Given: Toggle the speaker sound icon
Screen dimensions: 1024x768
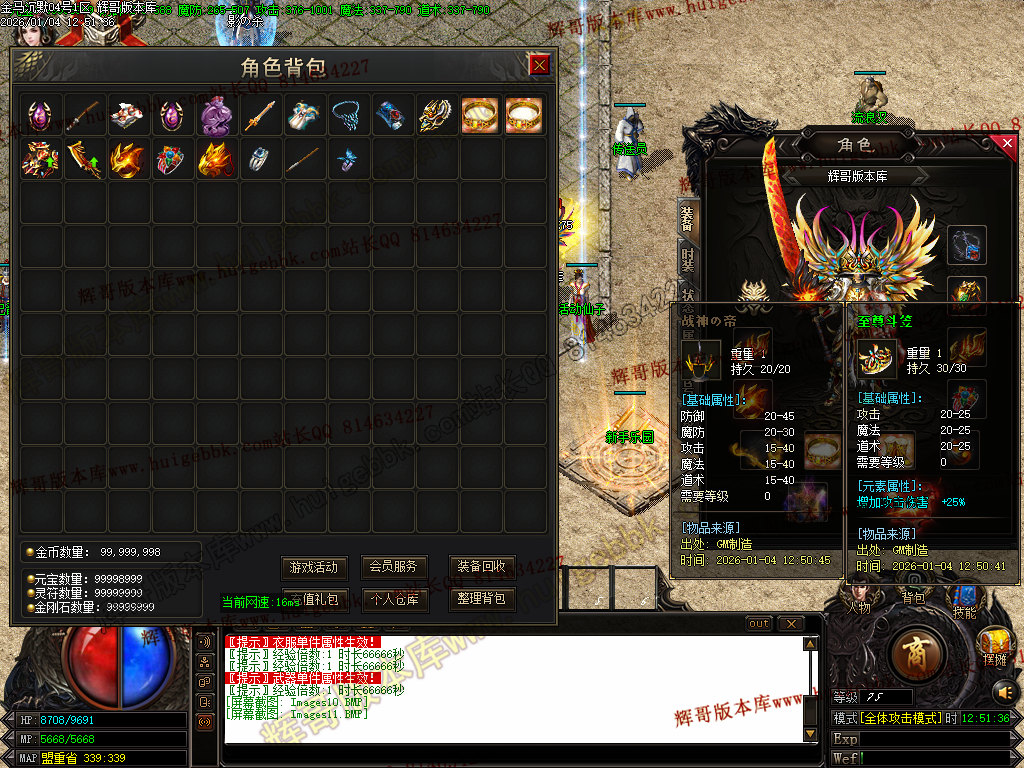Looking at the screenshot, I should (1002, 691).
